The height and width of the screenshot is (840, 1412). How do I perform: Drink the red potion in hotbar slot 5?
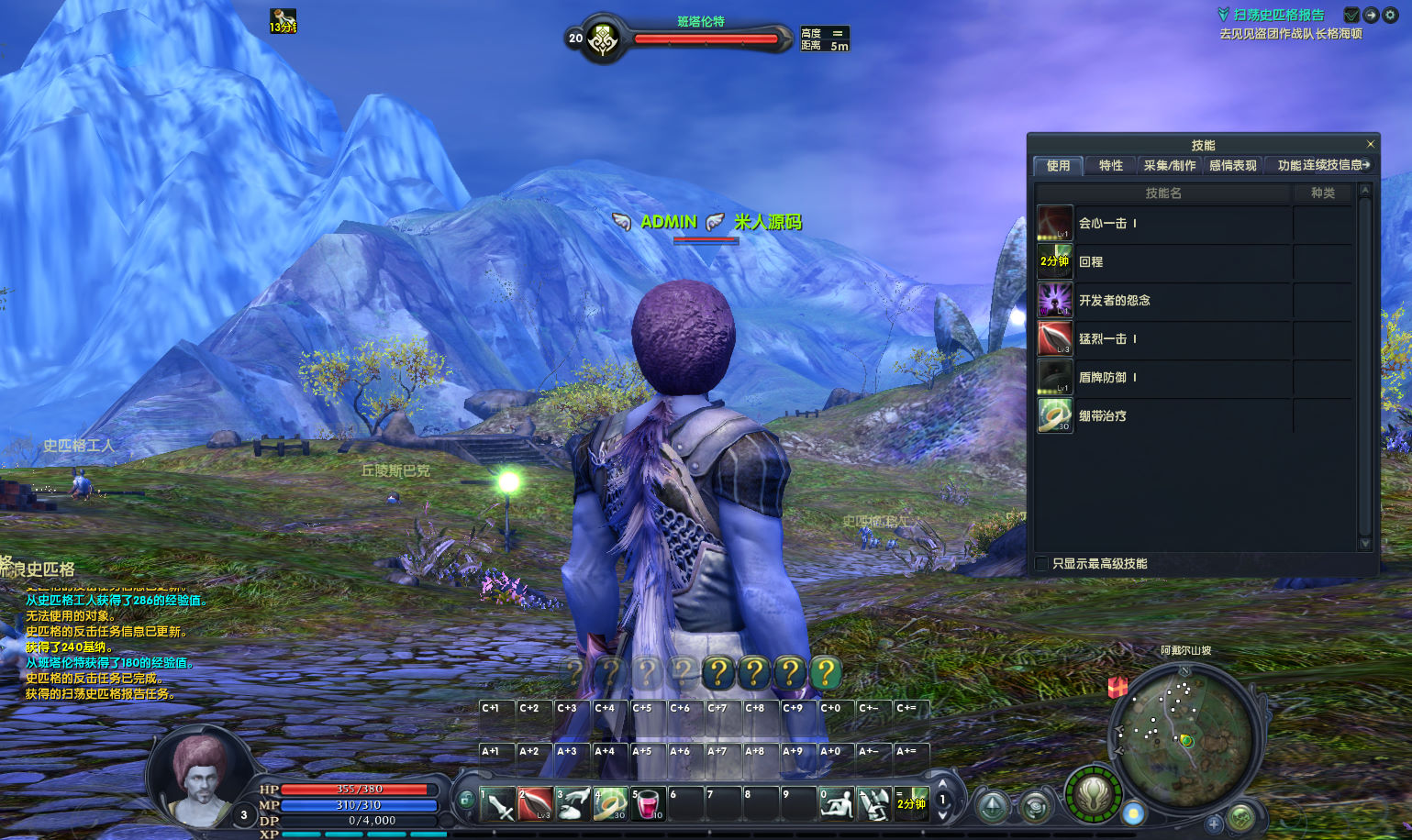649,804
